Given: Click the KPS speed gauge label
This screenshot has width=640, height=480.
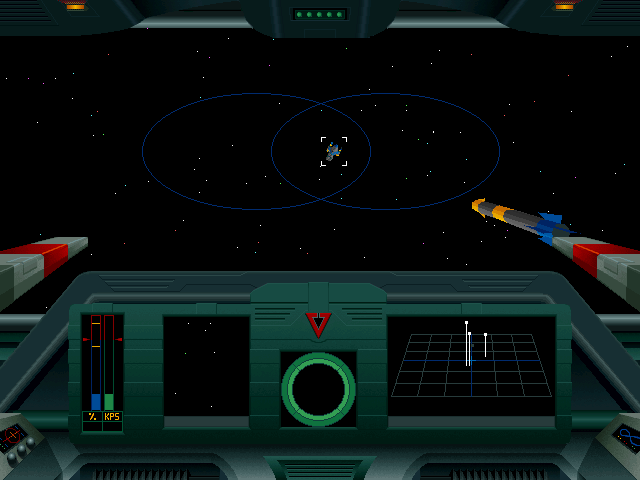Looking at the screenshot, I should [112, 416].
